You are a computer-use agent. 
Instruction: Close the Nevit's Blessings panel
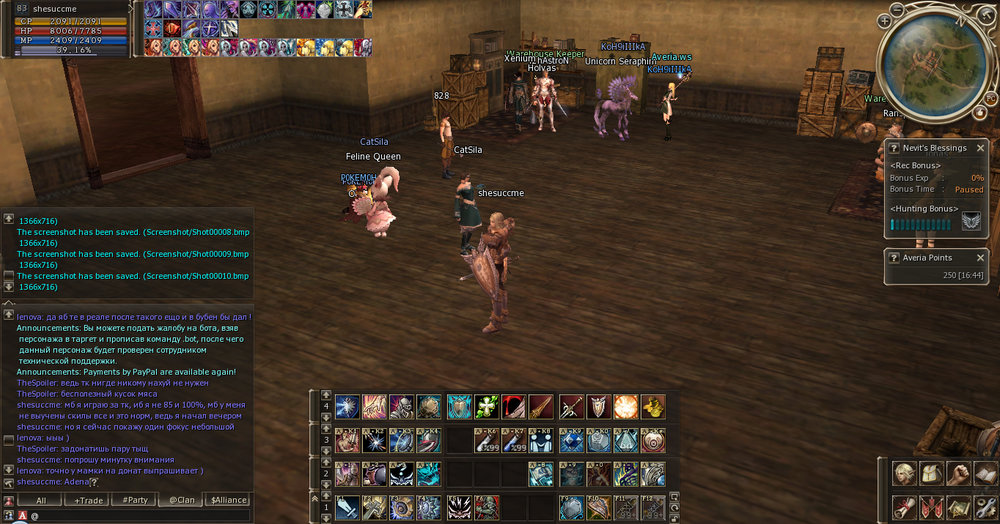(x=981, y=148)
